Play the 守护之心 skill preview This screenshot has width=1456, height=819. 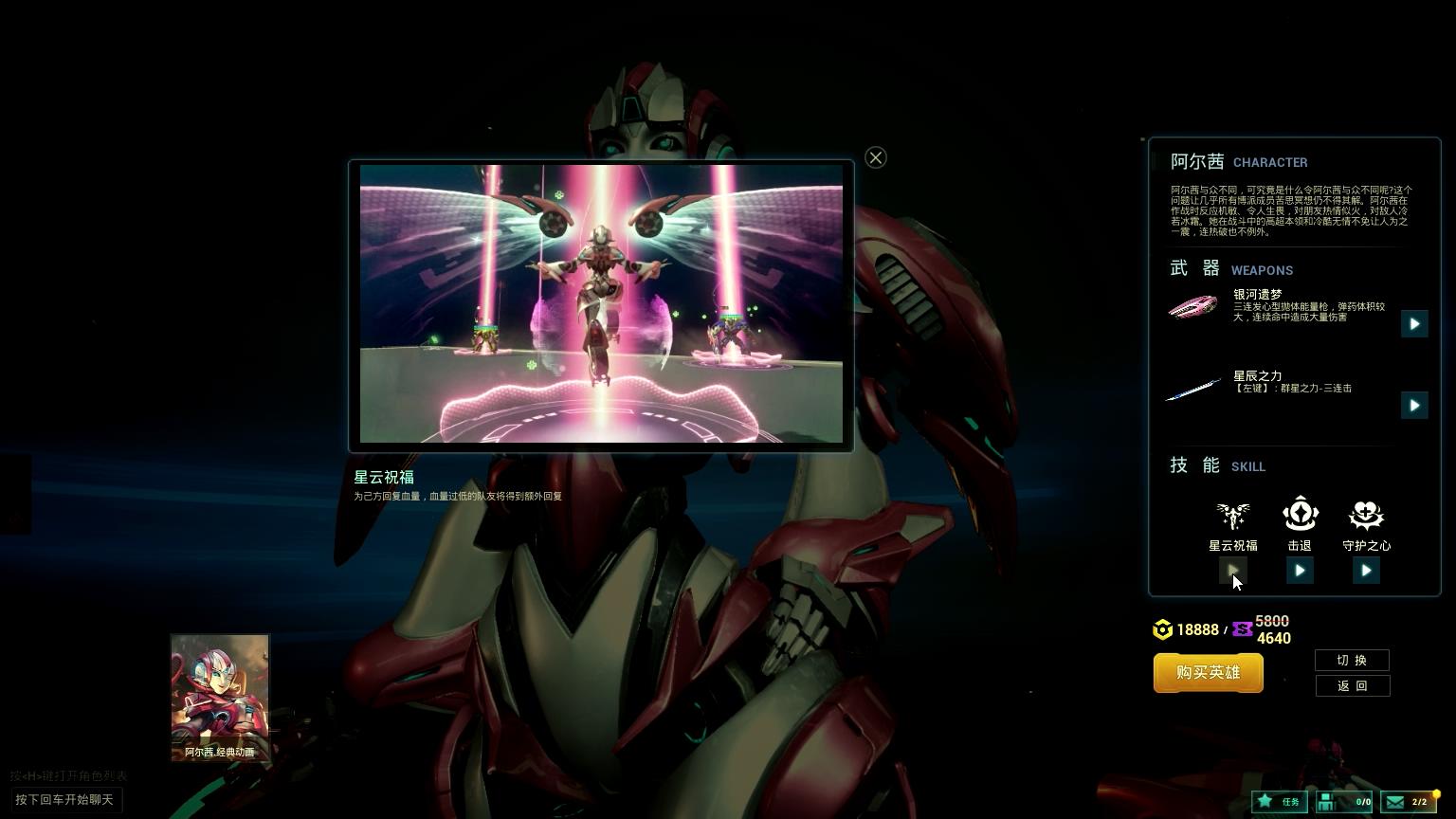pyautogui.click(x=1366, y=571)
